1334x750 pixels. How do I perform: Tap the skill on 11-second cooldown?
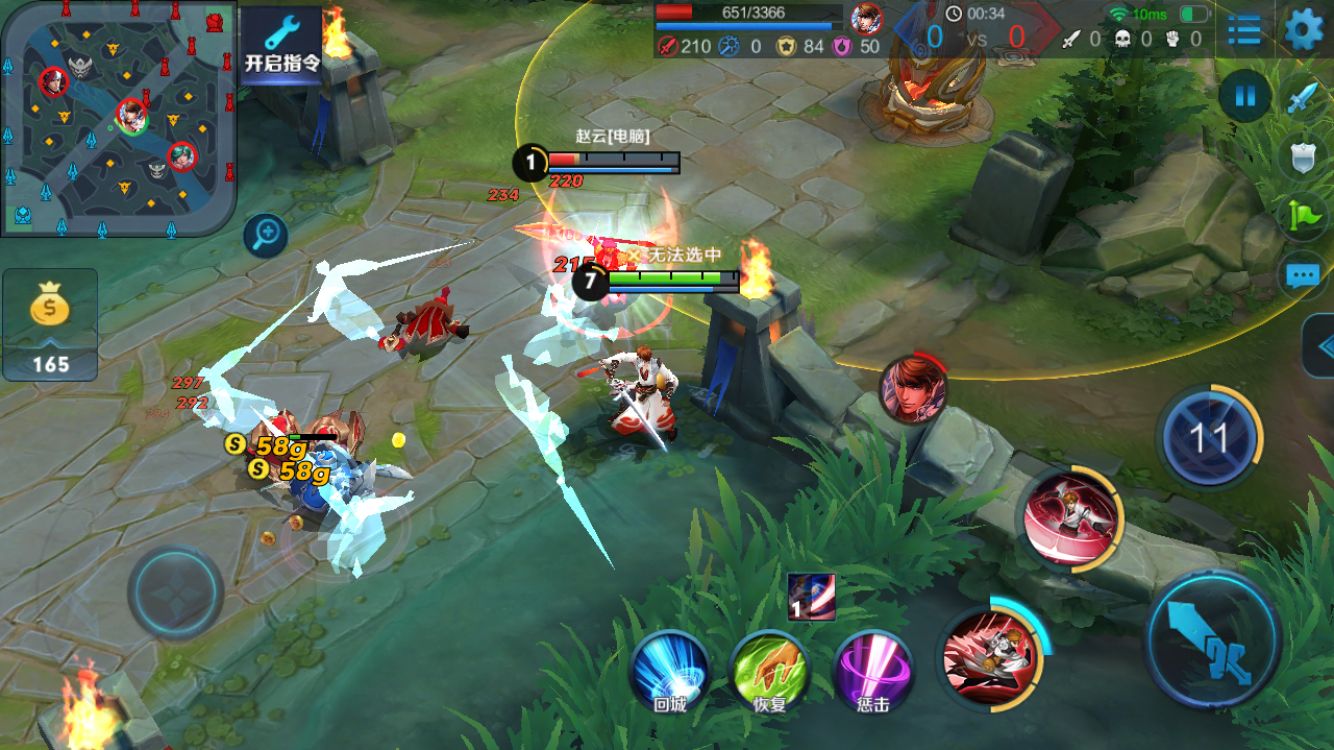point(1208,437)
